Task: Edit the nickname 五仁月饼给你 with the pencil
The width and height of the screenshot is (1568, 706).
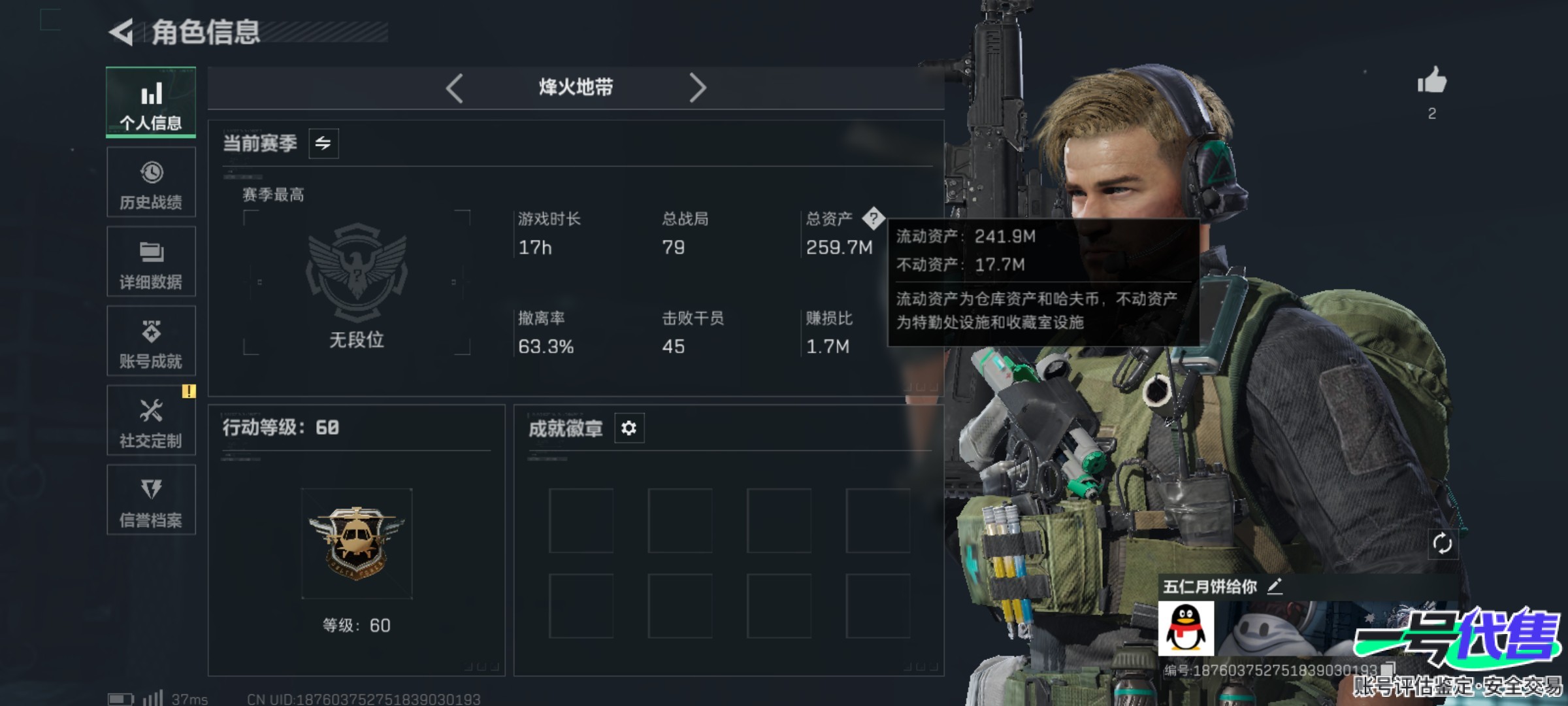Action: 1275,586
